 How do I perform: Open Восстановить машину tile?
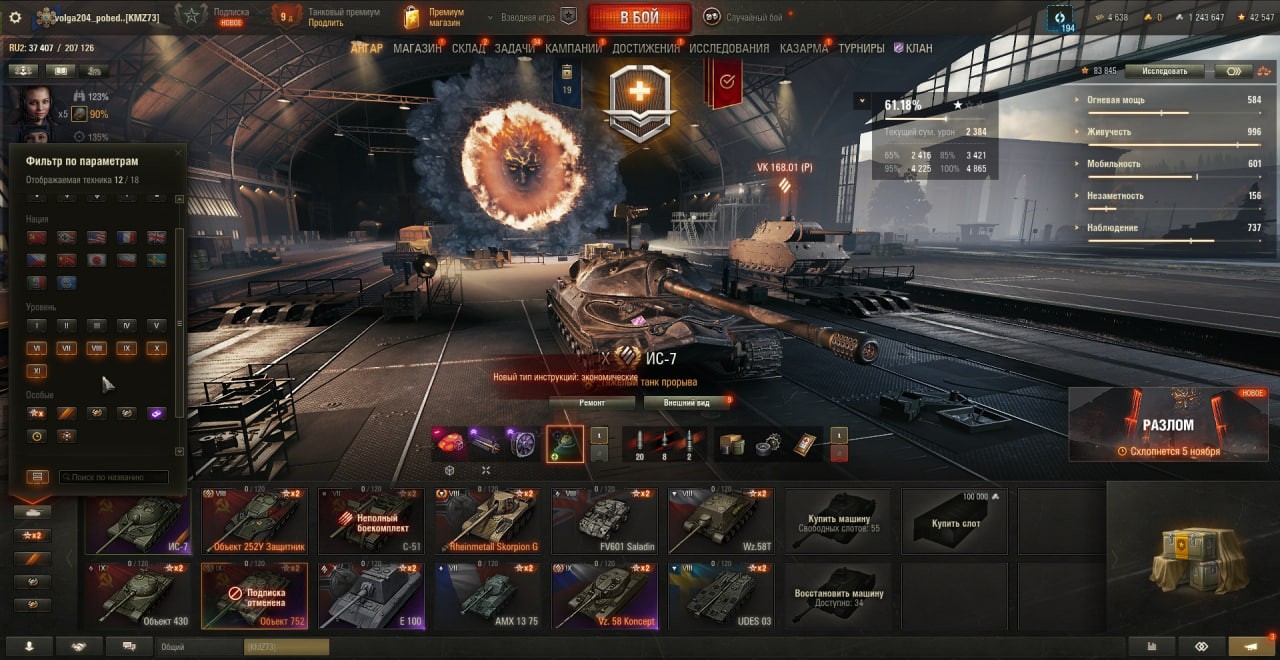(838, 595)
